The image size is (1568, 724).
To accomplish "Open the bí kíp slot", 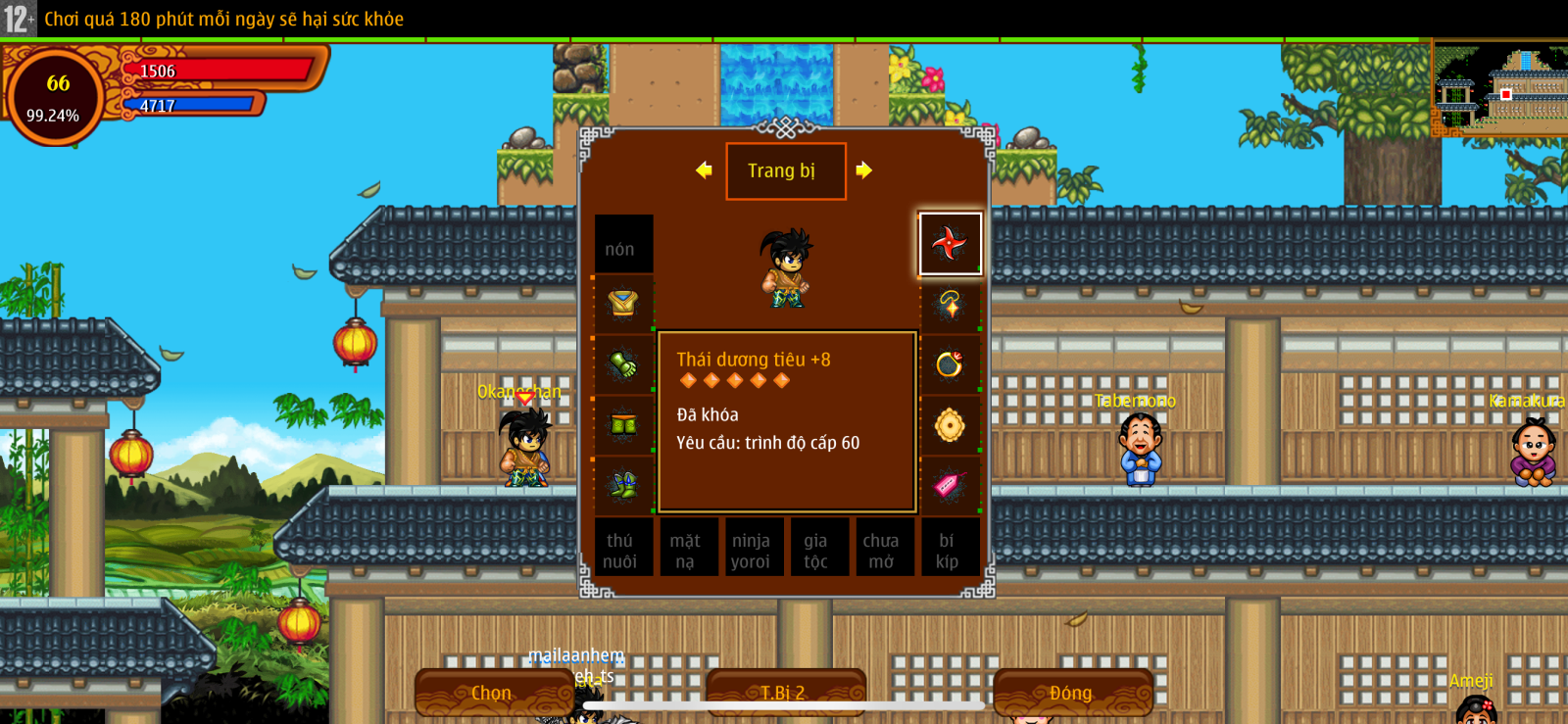I will 947,550.
